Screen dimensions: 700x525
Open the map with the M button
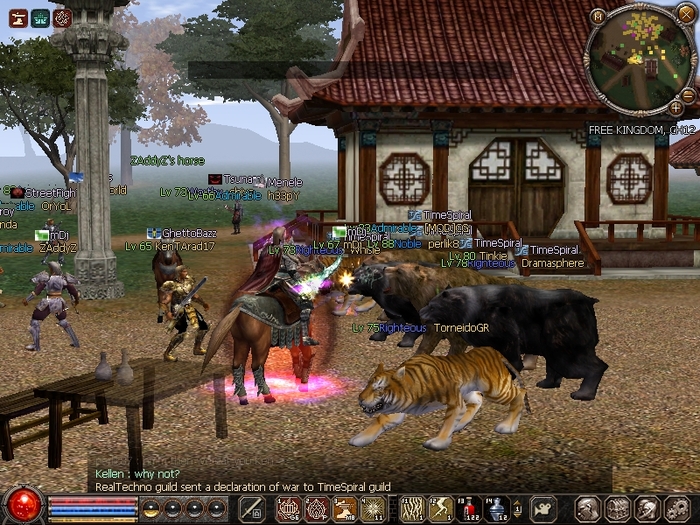coord(597,17)
